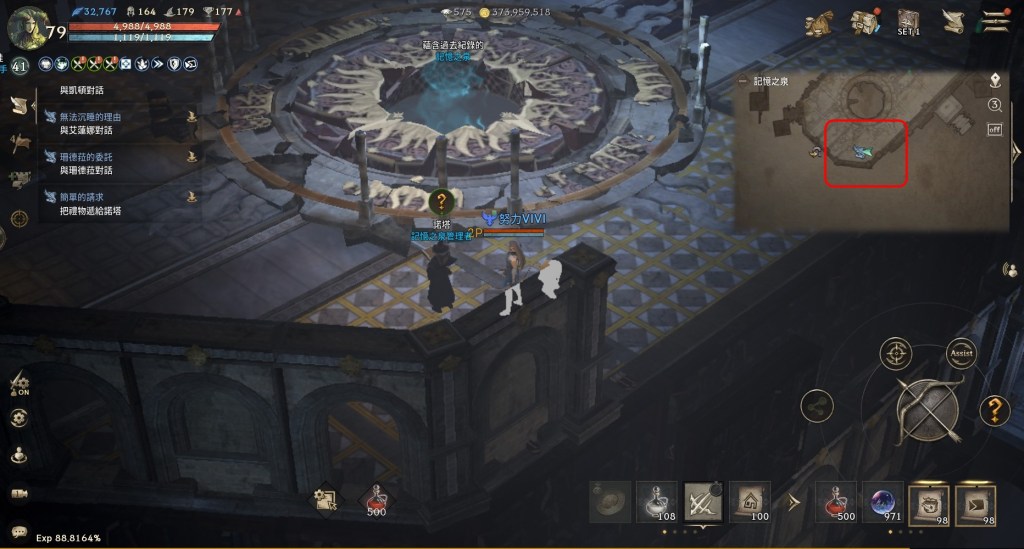
Task: Toggle the Assist button
Action: pyautogui.click(x=961, y=353)
